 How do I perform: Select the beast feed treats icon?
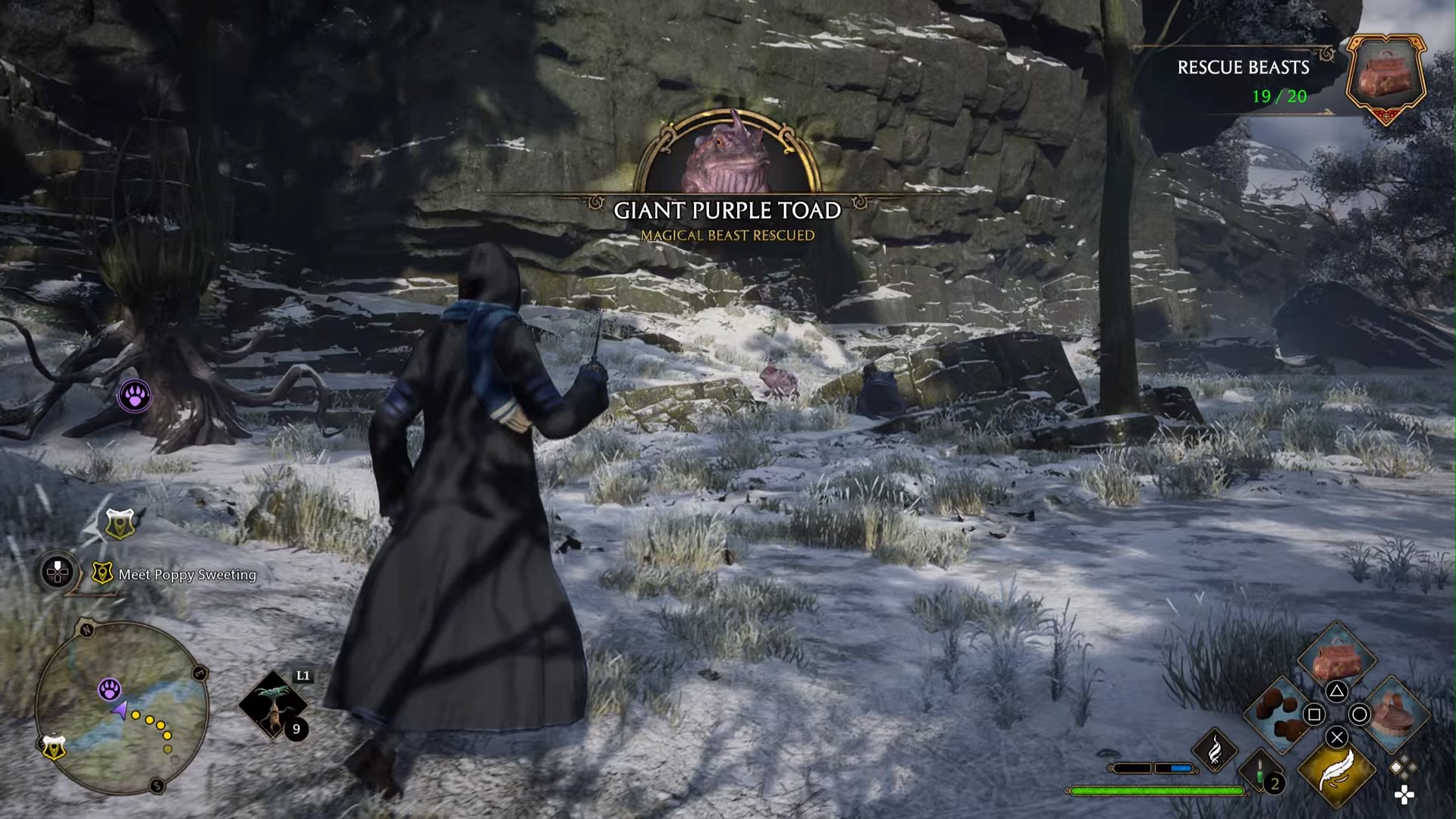[x=1277, y=713]
